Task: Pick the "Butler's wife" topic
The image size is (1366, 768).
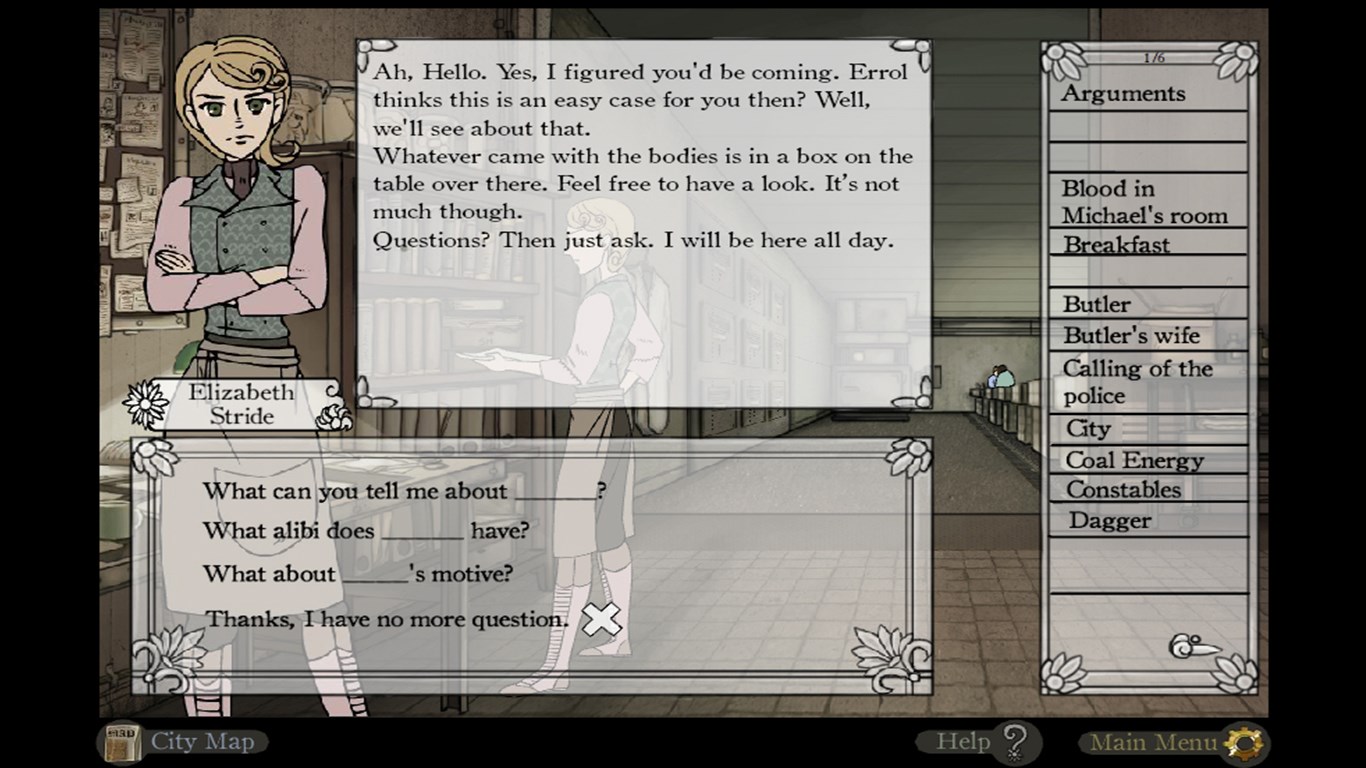Action: click(1131, 336)
